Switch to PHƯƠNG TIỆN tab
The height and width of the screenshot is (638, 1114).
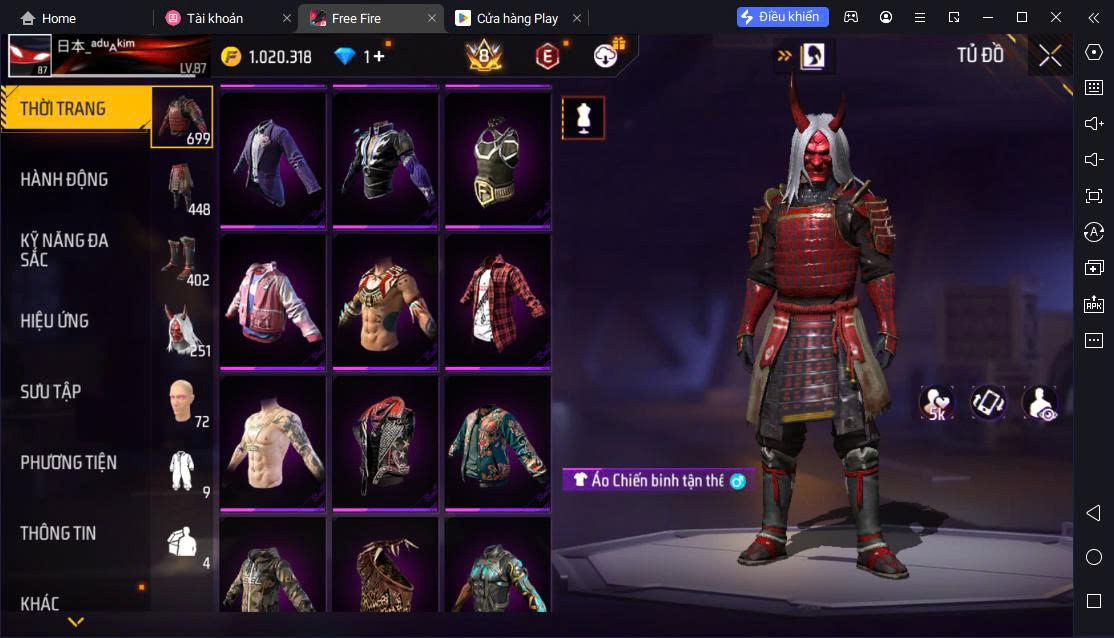coord(68,463)
